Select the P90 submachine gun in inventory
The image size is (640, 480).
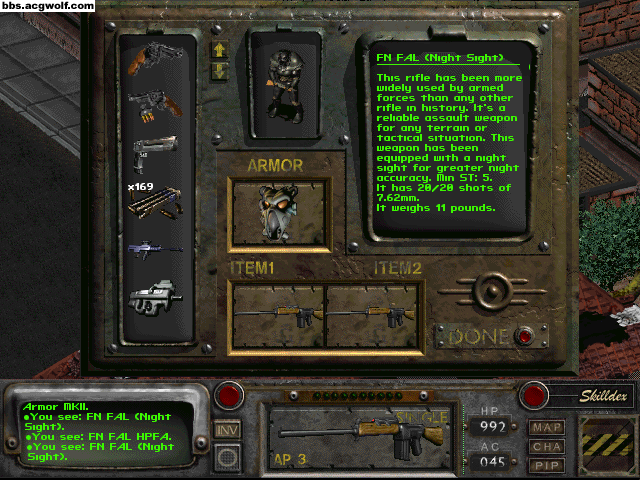point(153,297)
